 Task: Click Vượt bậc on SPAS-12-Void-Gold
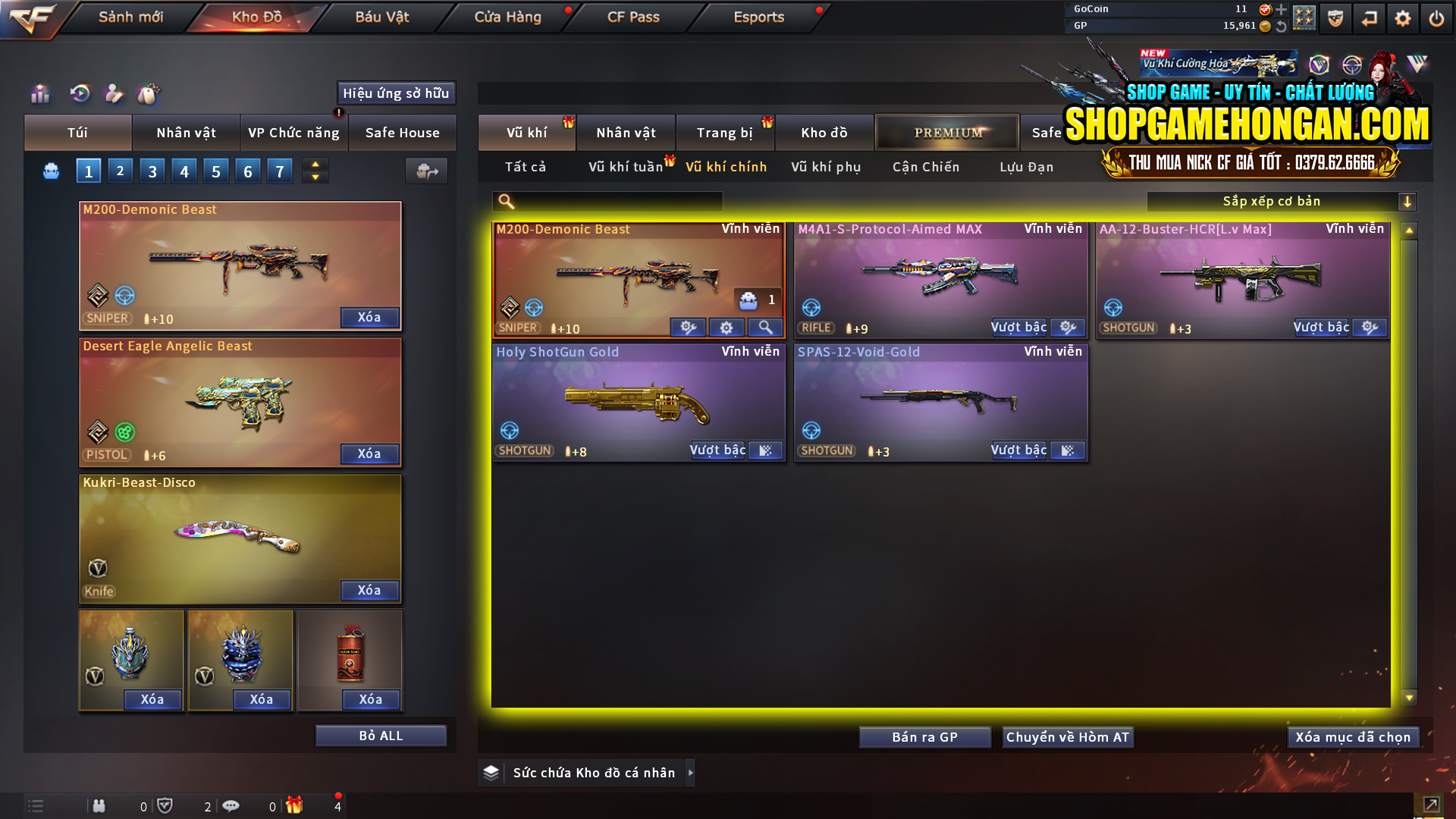click(1018, 450)
